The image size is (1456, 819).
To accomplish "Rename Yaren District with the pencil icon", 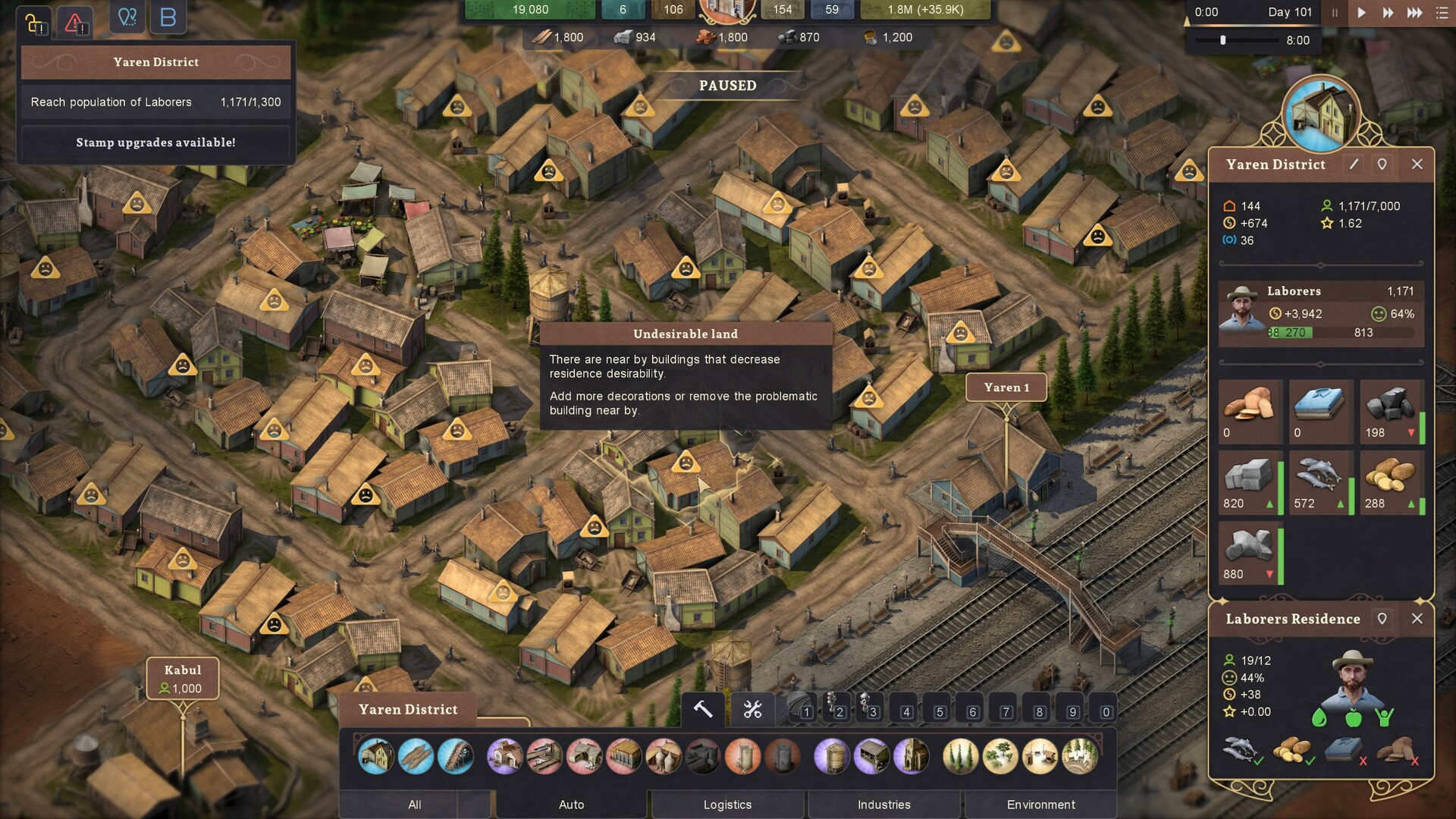I will (1354, 164).
